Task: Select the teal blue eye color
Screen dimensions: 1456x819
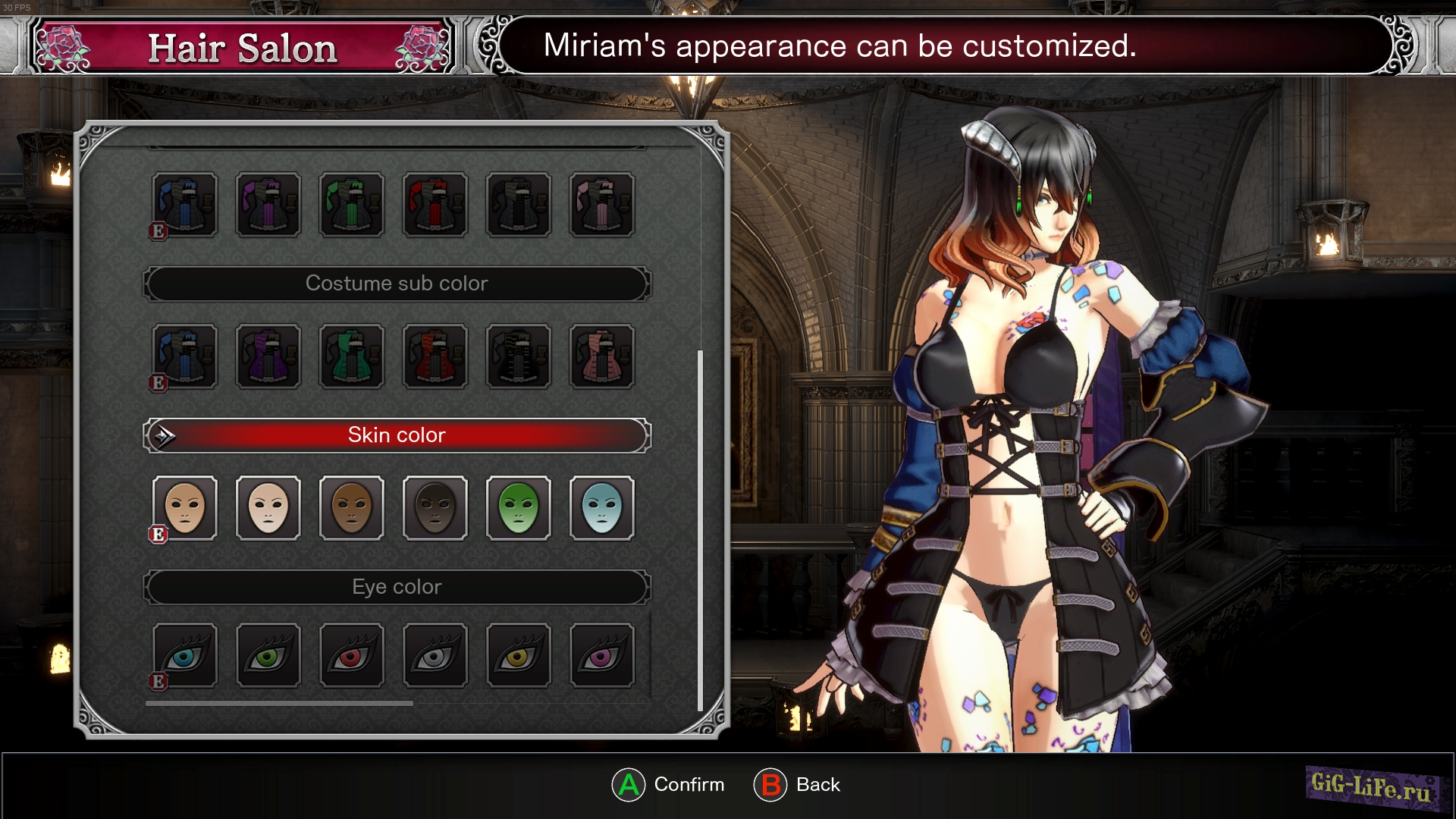Action: coord(185,656)
